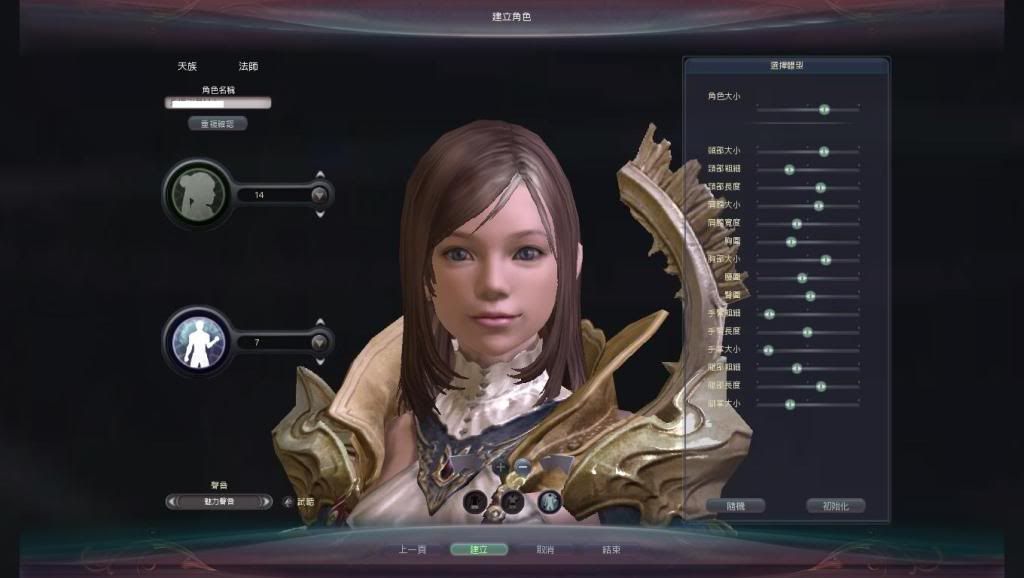This screenshot has width=1024, height=578.
Task: Select 結束 (Exit) in the bottom bar
Action: click(x=611, y=549)
